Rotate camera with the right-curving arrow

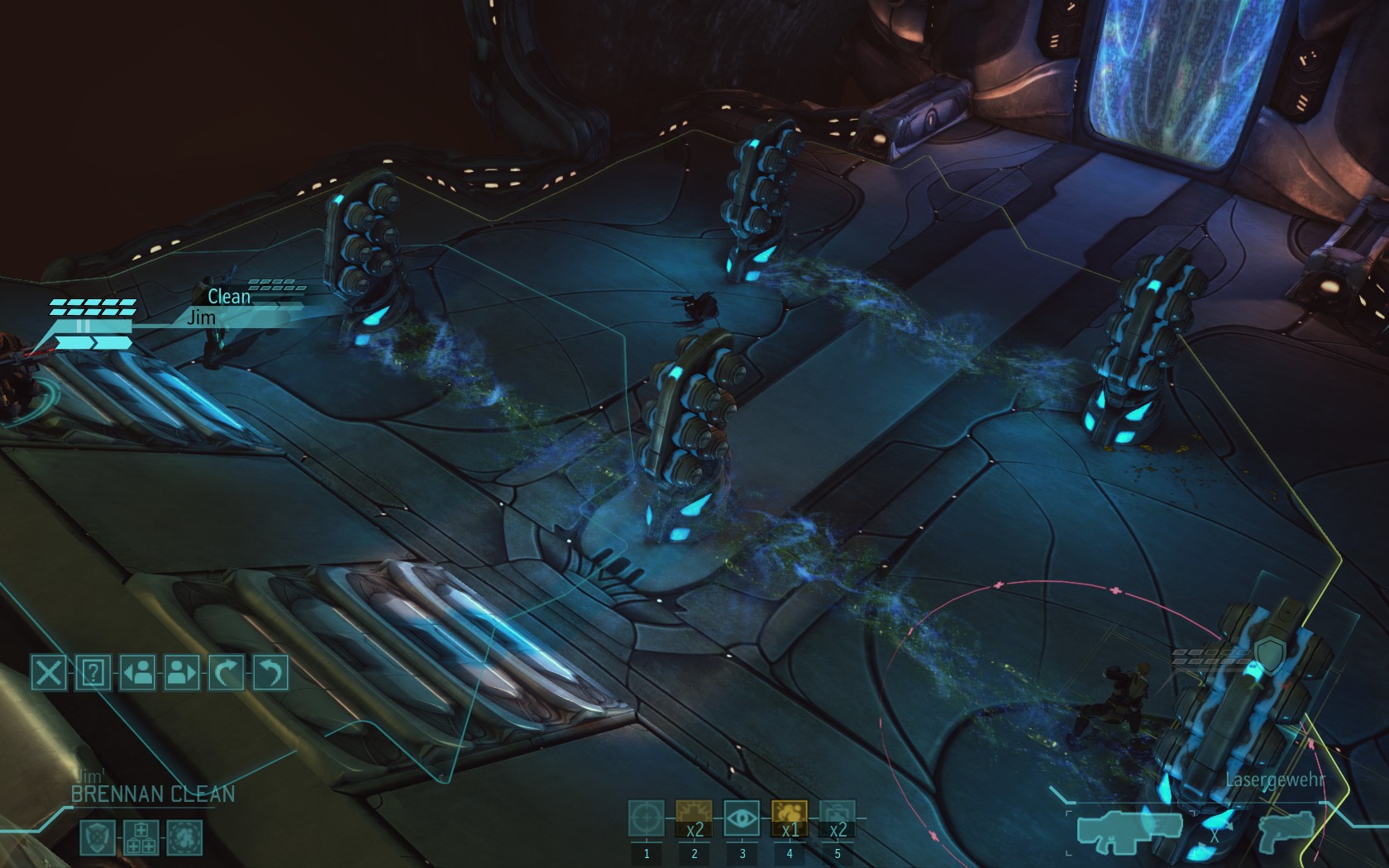pos(227,672)
